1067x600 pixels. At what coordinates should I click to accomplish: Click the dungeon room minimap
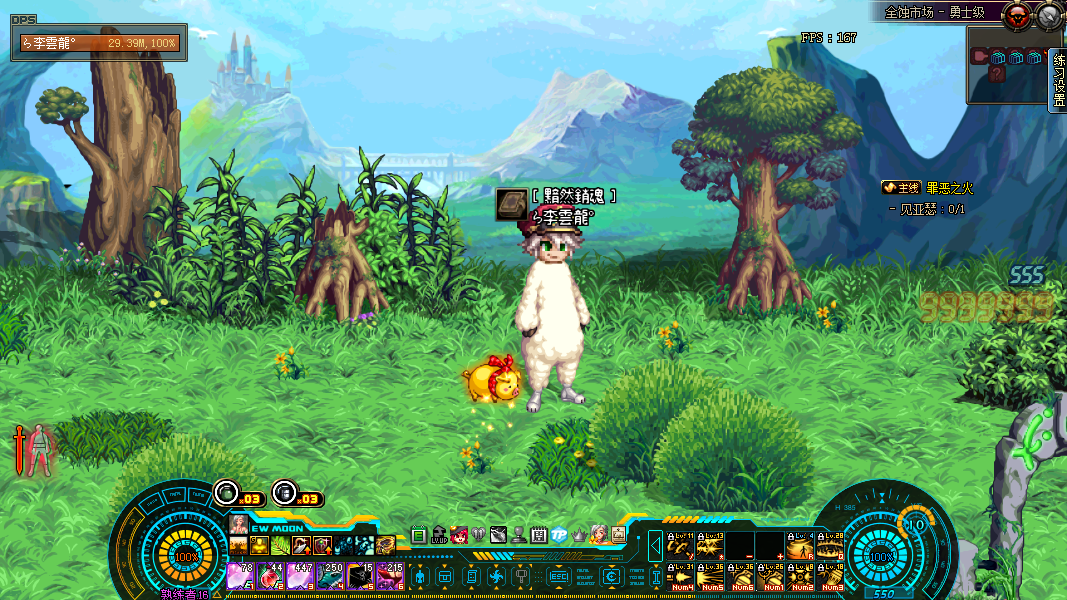[1006, 65]
